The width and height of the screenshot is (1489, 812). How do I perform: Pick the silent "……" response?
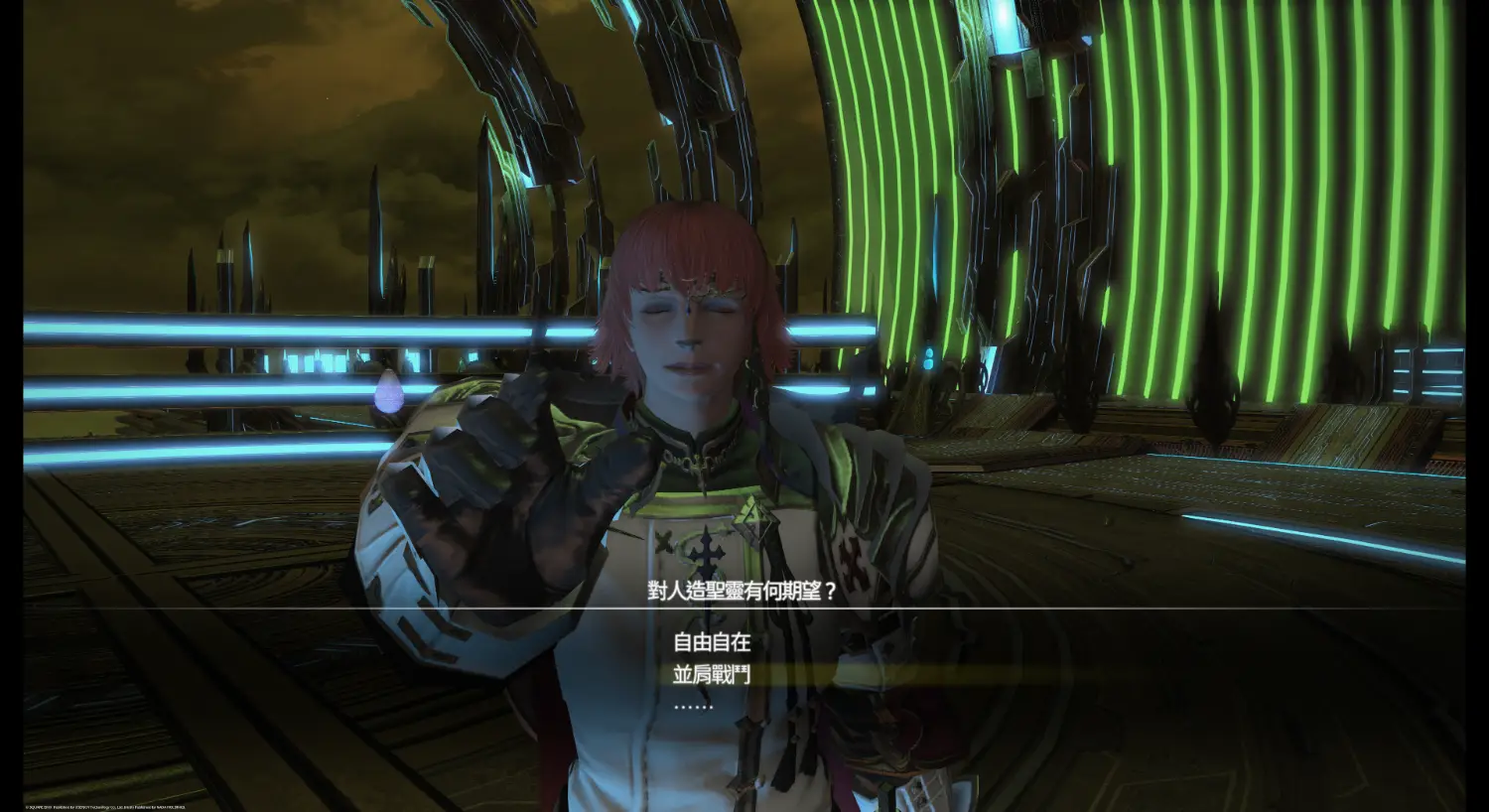coord(693,706)
